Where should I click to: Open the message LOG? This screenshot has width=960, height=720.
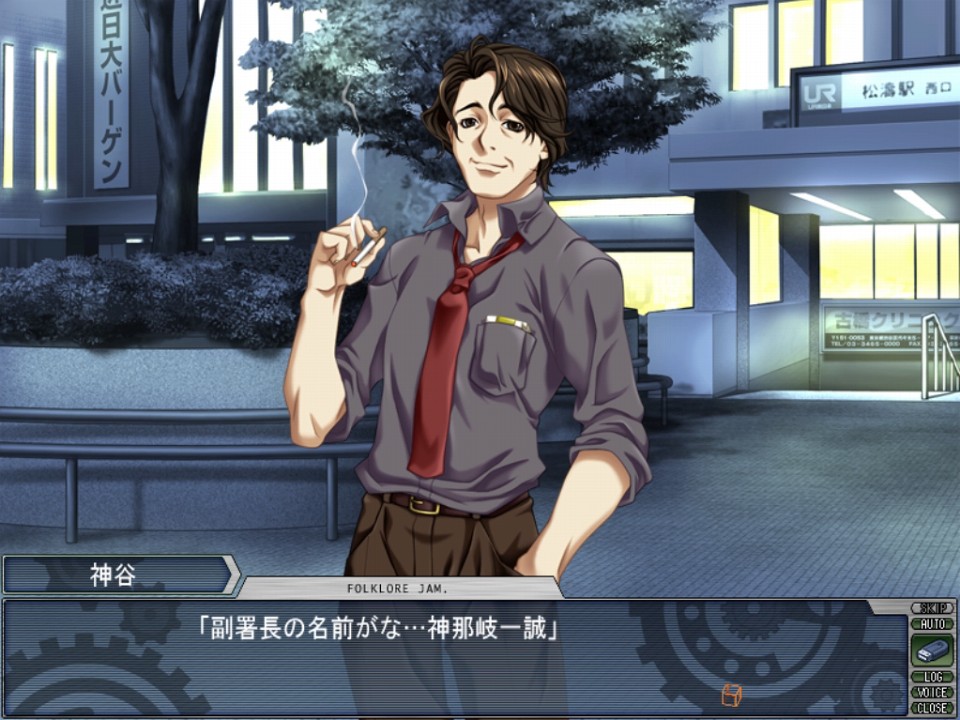(x=932, y=677)
